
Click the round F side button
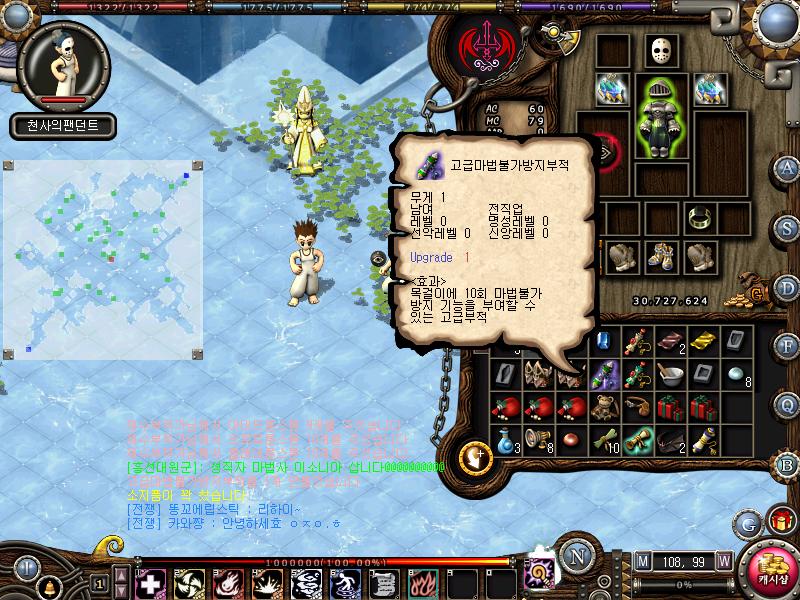click(788, 346)
